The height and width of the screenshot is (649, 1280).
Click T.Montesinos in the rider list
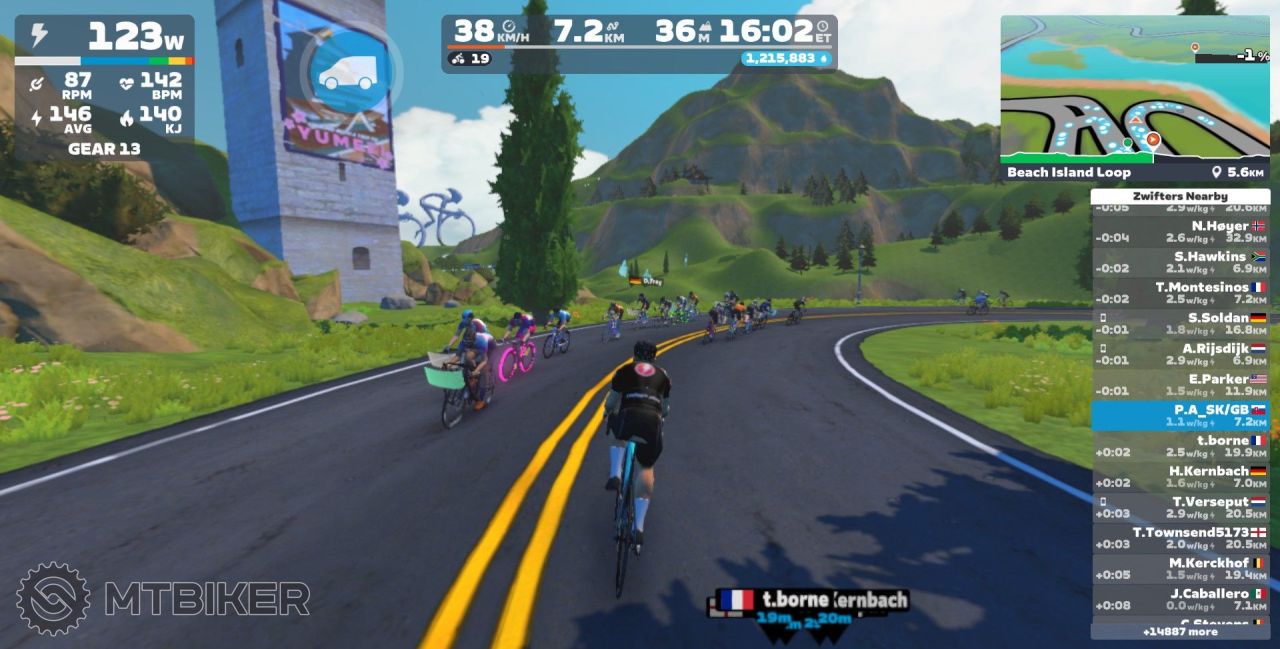pyautogui.click(x=1181, y=293)
